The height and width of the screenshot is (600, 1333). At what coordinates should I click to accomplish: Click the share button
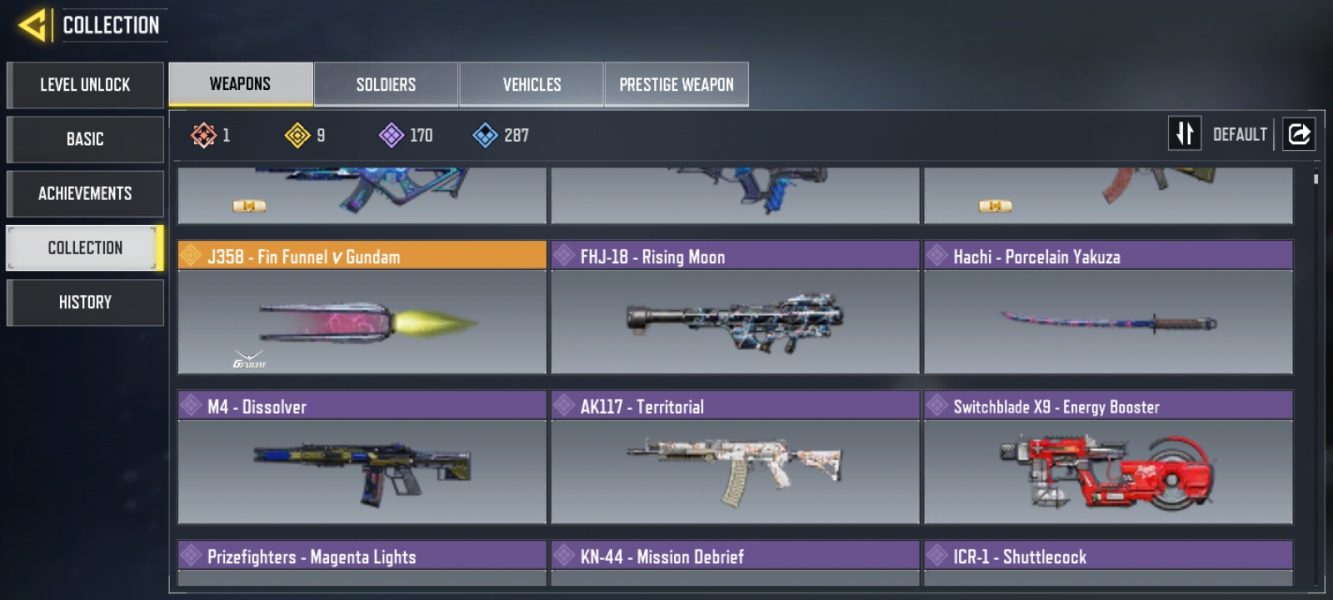(x=1299, y=134)
